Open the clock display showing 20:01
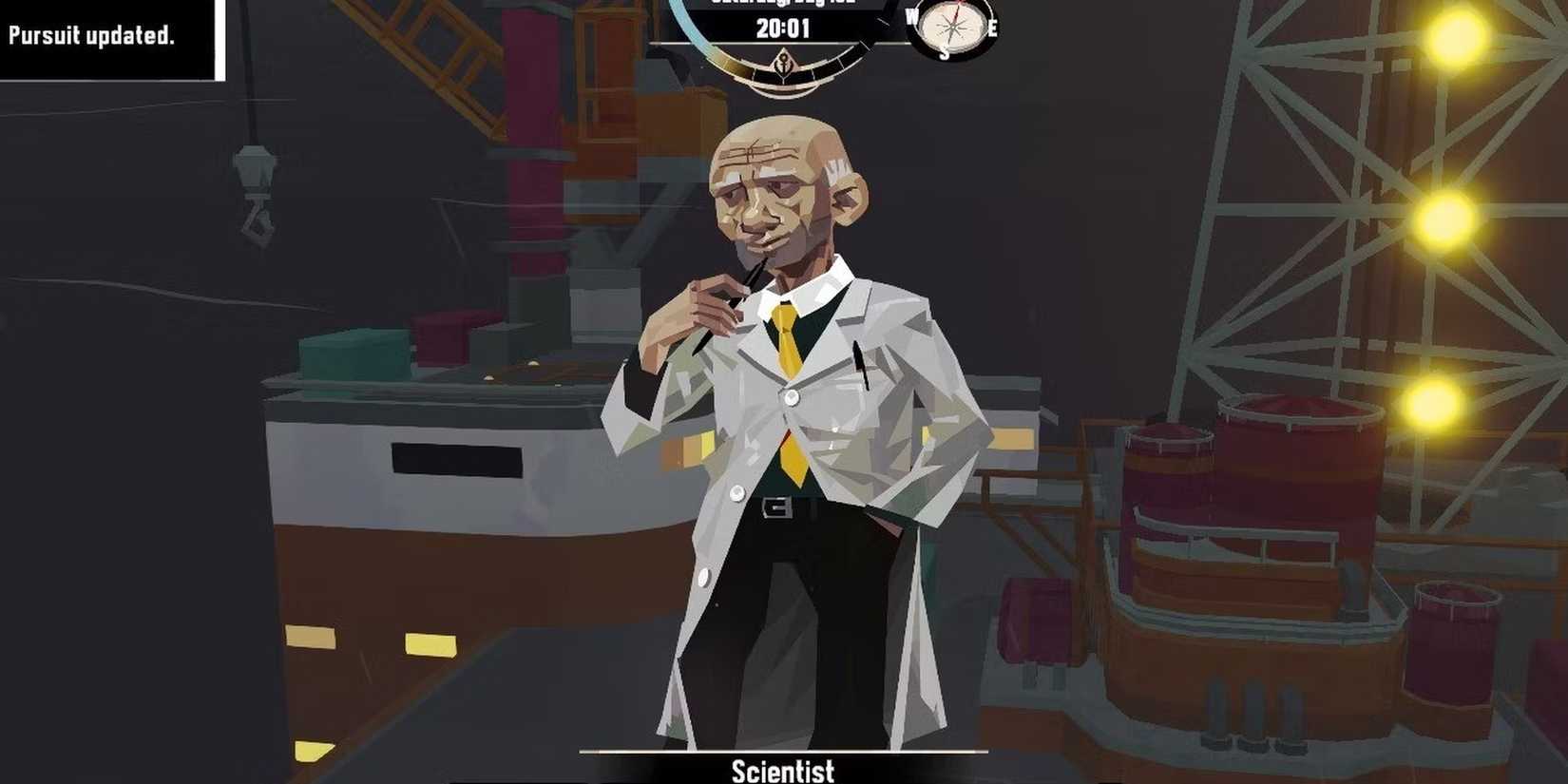 pos(782,28)
